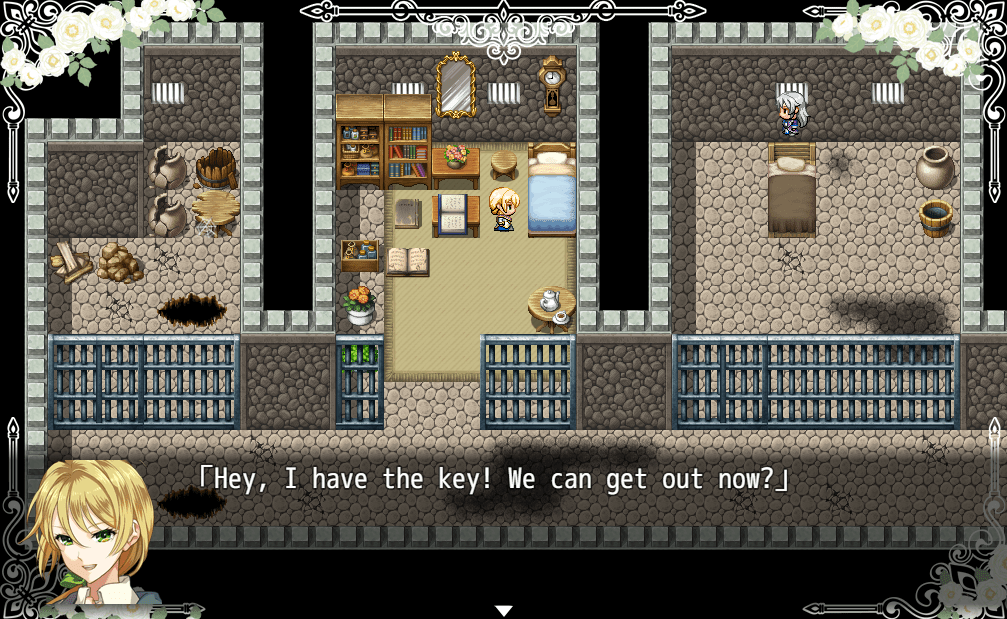Click the white continue arrow below the dialogue
This screenshot has width=1007, height=619.
click(504, 610)
